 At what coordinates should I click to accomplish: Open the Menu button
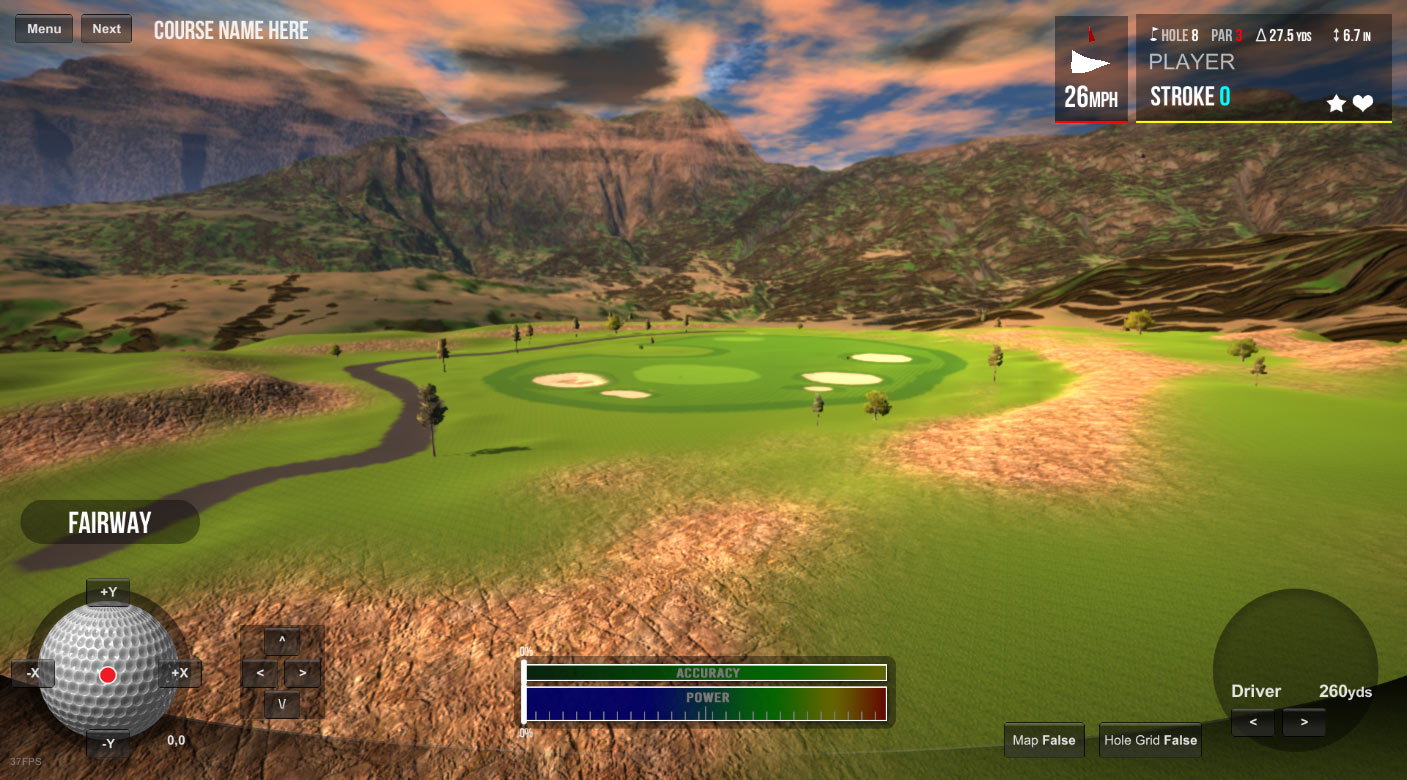point(44,29)
